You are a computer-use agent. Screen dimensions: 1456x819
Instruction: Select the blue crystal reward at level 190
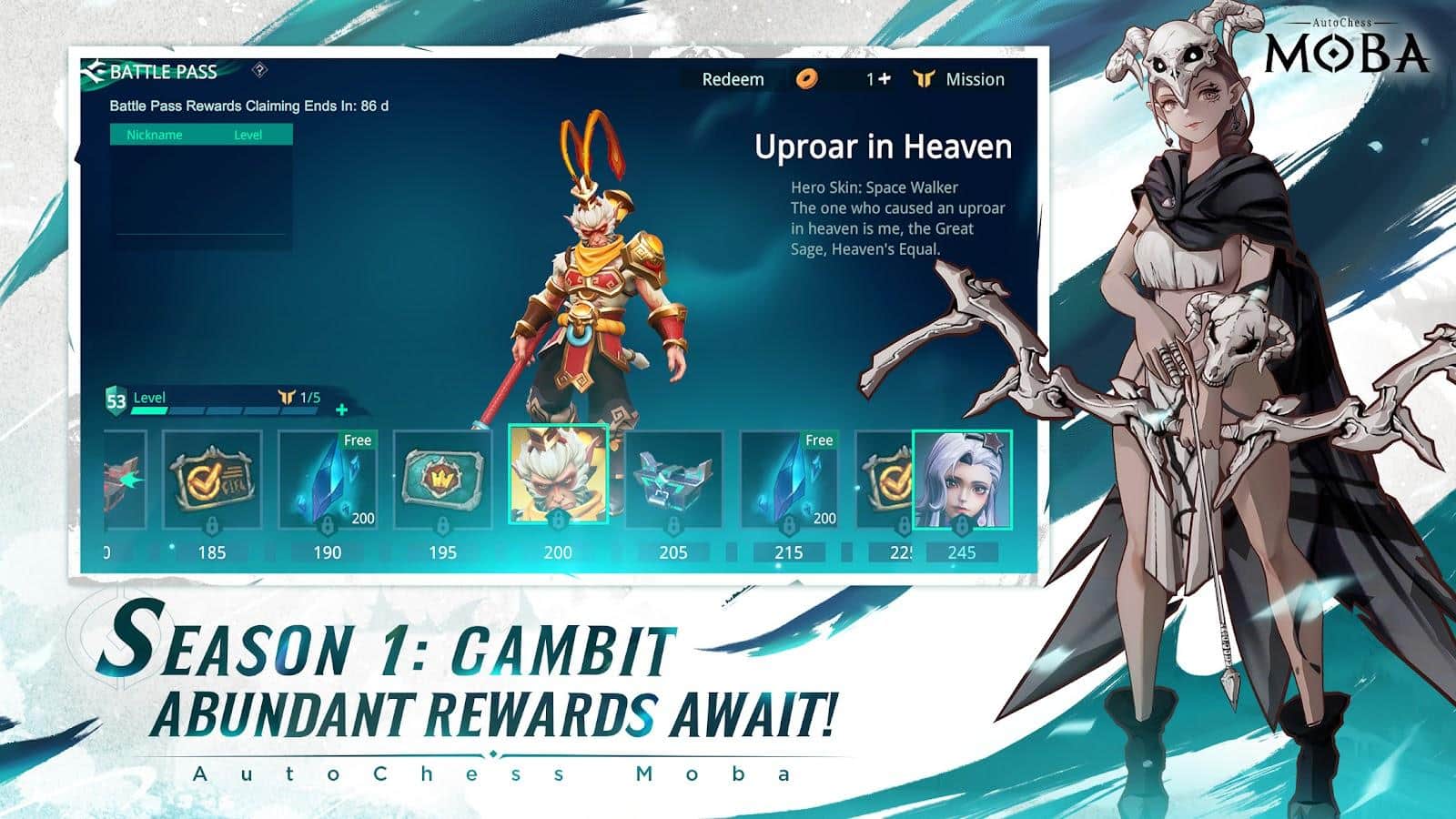(x=326, y=480)
